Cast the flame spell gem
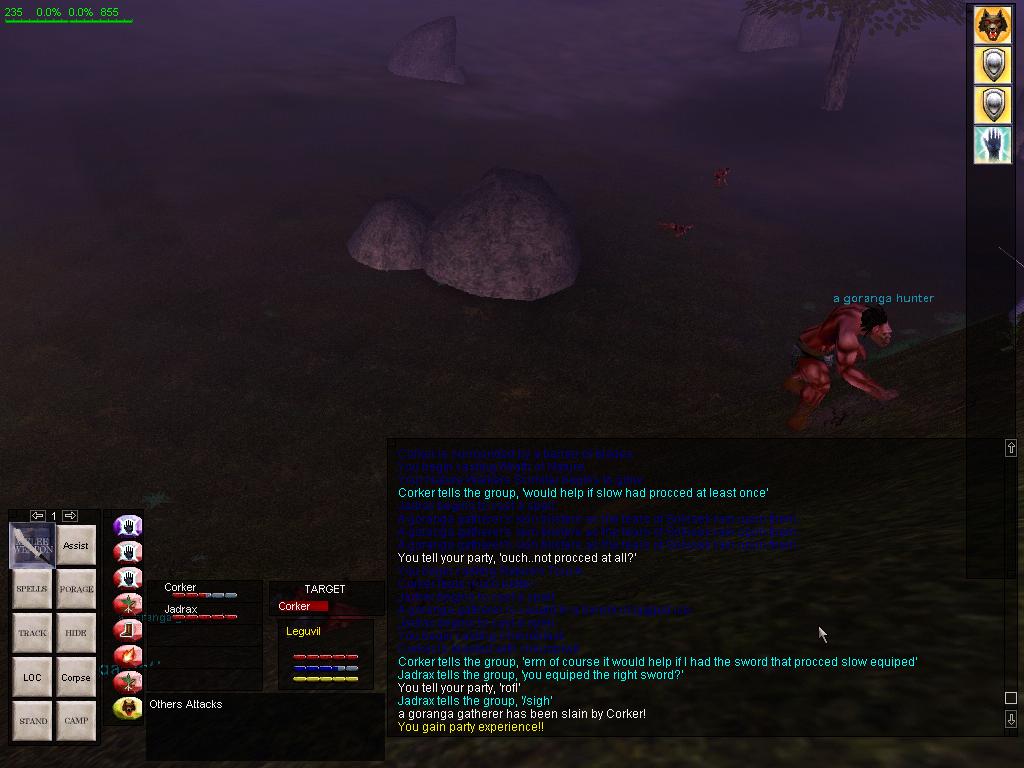This screenshot has width=1024, height=768. [x=127, y=656]
